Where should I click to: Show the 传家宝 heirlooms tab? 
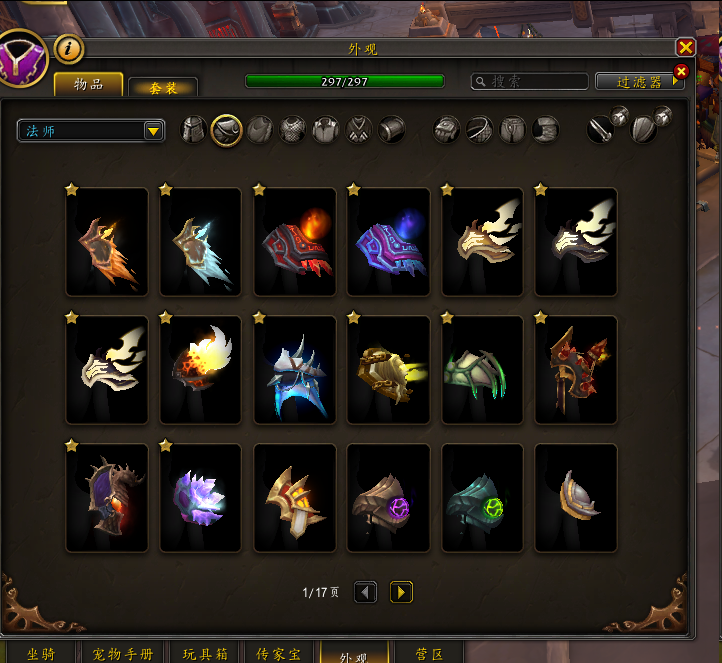278,654
